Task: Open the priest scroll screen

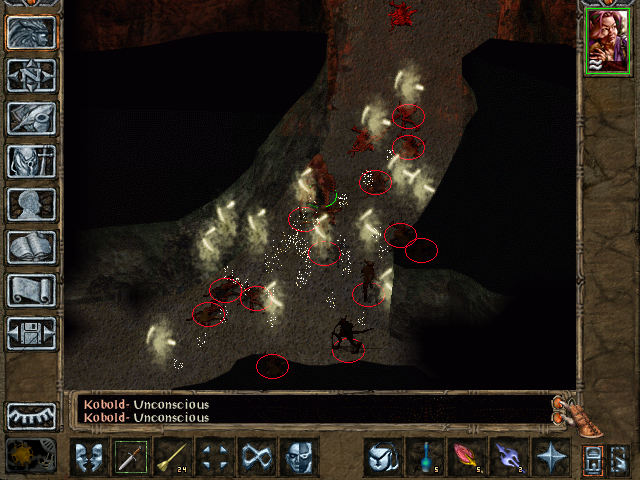Action: pos(31,290)
